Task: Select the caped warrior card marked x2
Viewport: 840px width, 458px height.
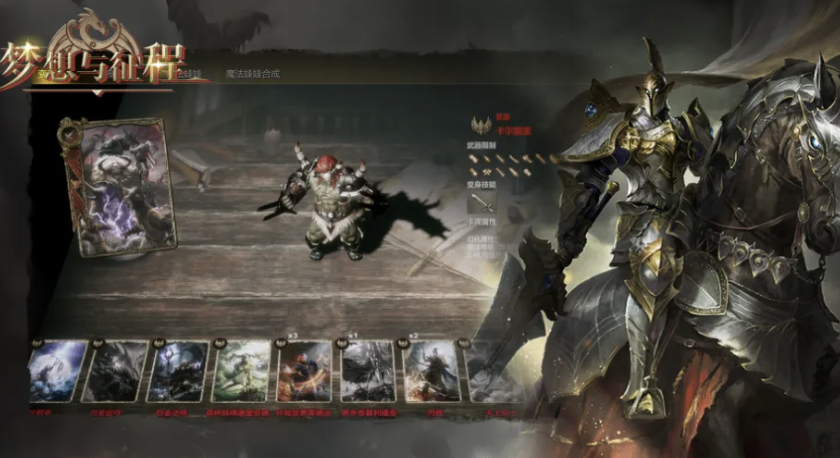Action: 430,371
